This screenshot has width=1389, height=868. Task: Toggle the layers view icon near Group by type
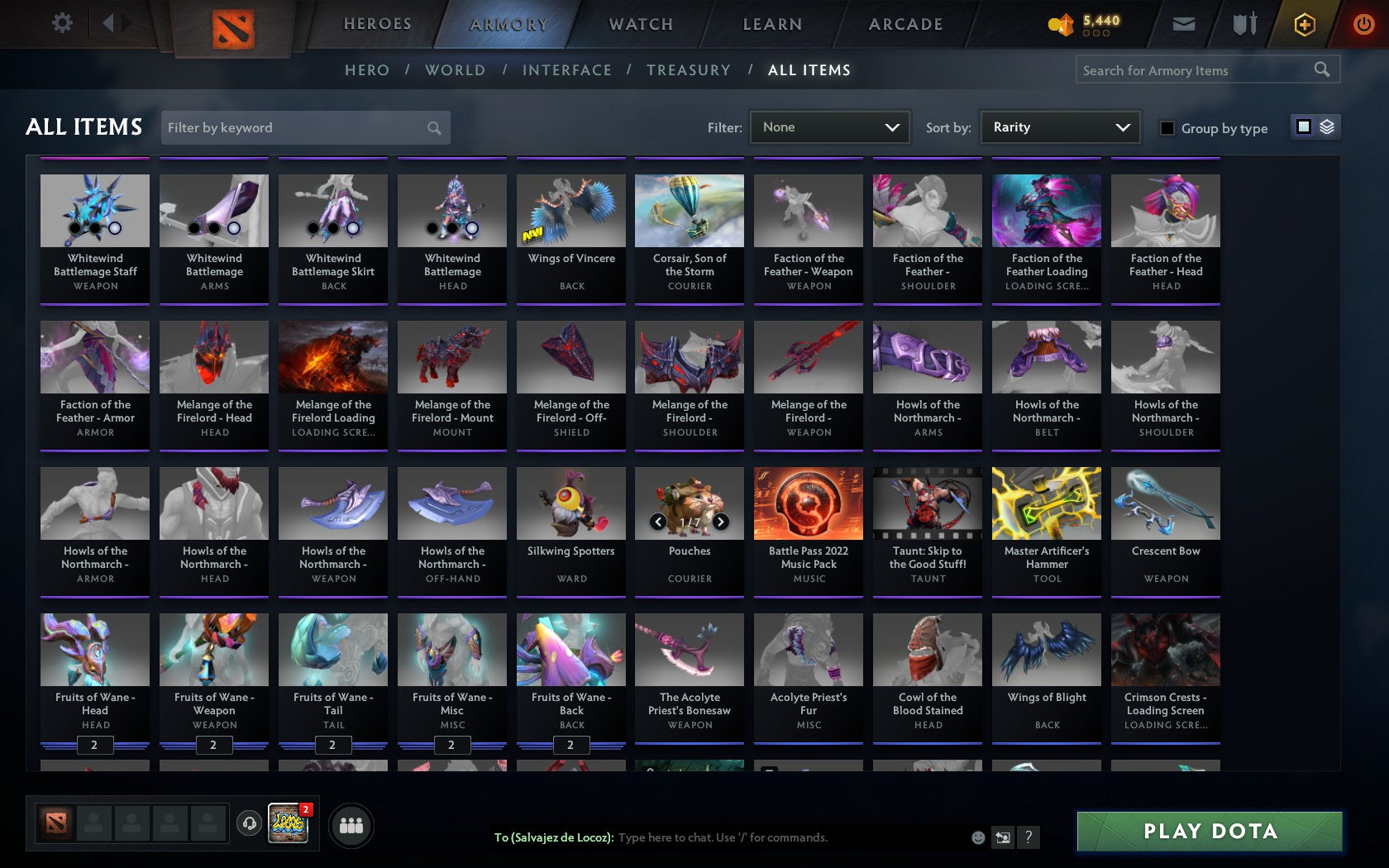click(1327, 128)
